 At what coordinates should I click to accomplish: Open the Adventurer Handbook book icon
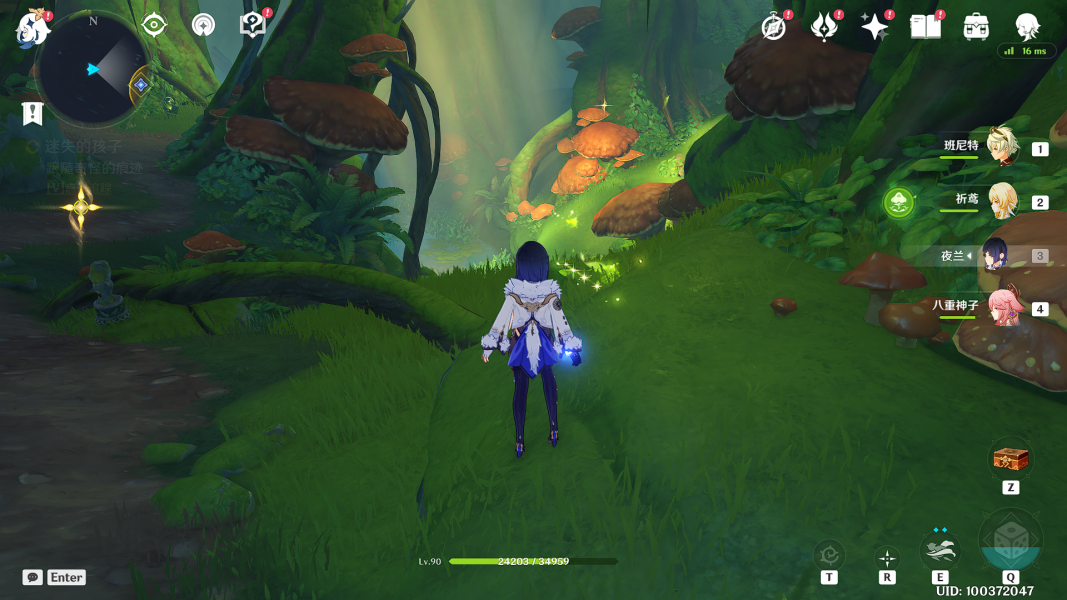coord(925,27)
